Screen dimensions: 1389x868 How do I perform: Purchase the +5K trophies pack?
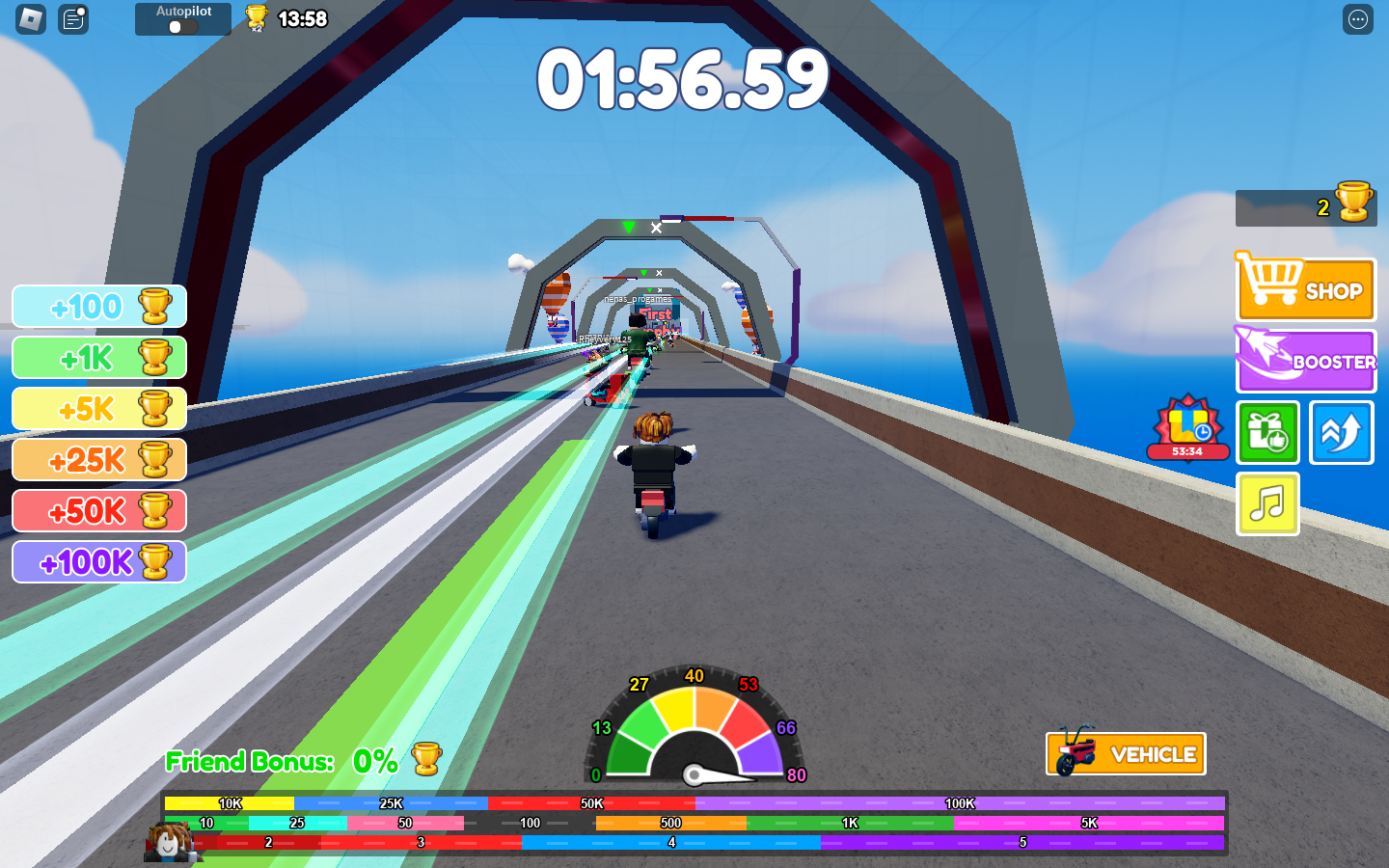point(99,409)
